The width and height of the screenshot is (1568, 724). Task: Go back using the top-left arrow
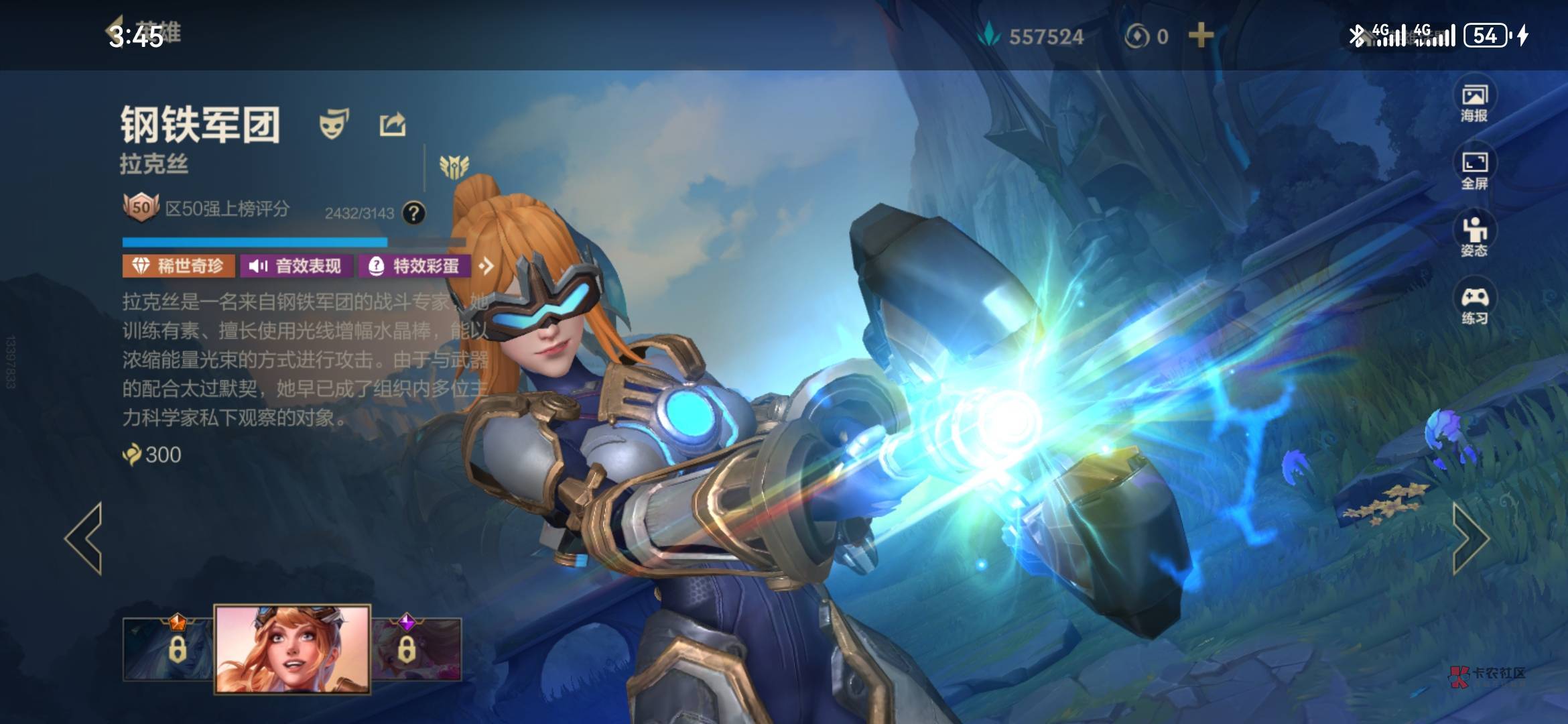pos(115,32)
